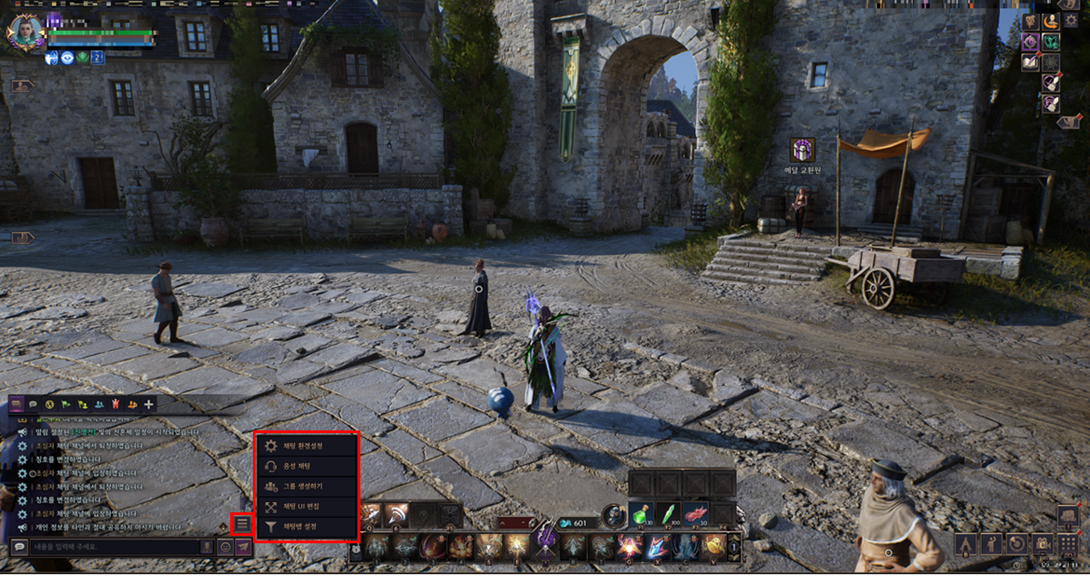Switch to the globe chat tab
The width and height of the screenshot is (1090, 576).
click(49, 404)
